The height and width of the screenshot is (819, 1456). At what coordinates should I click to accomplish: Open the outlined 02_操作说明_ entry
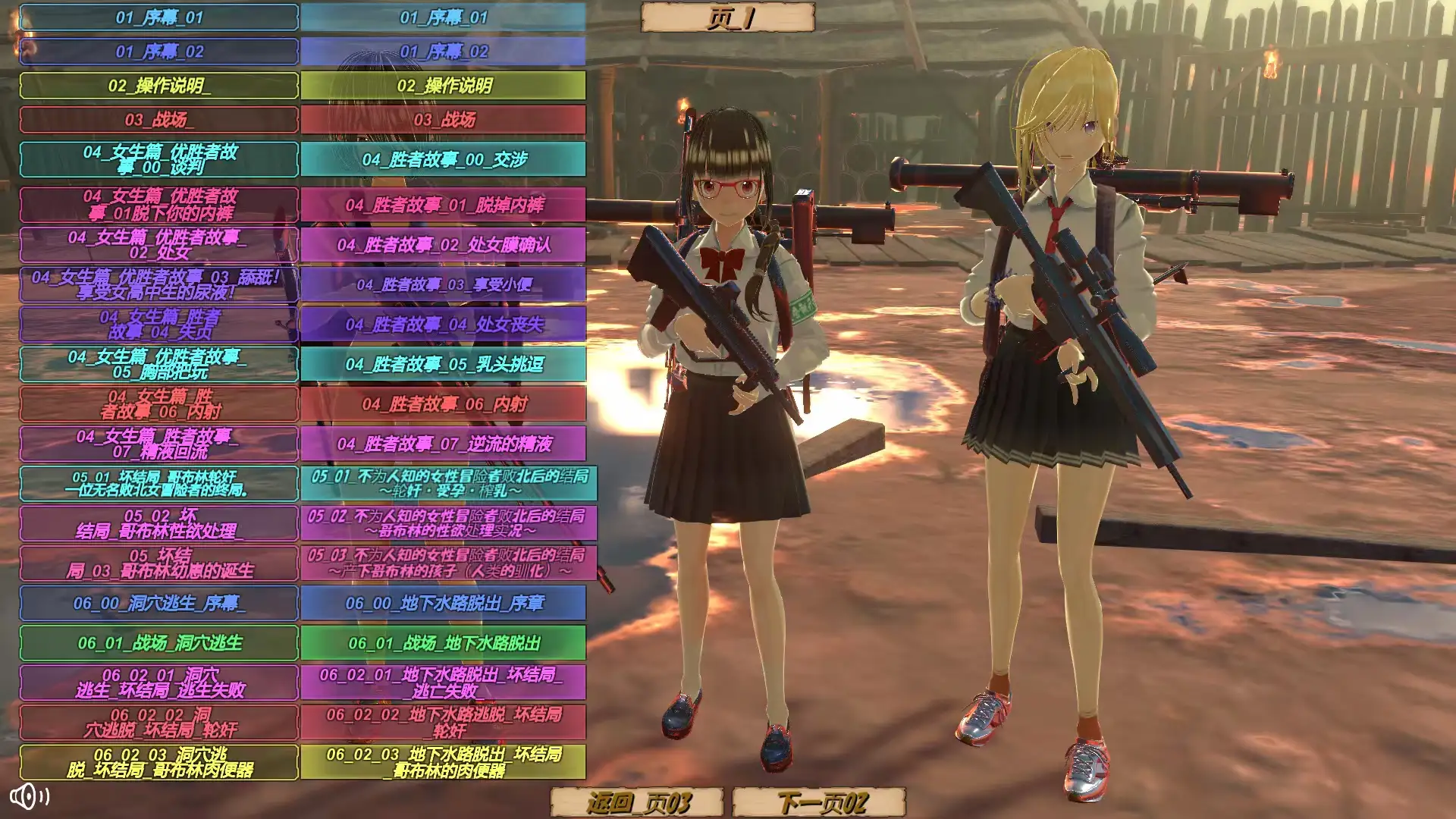point(158,86)
